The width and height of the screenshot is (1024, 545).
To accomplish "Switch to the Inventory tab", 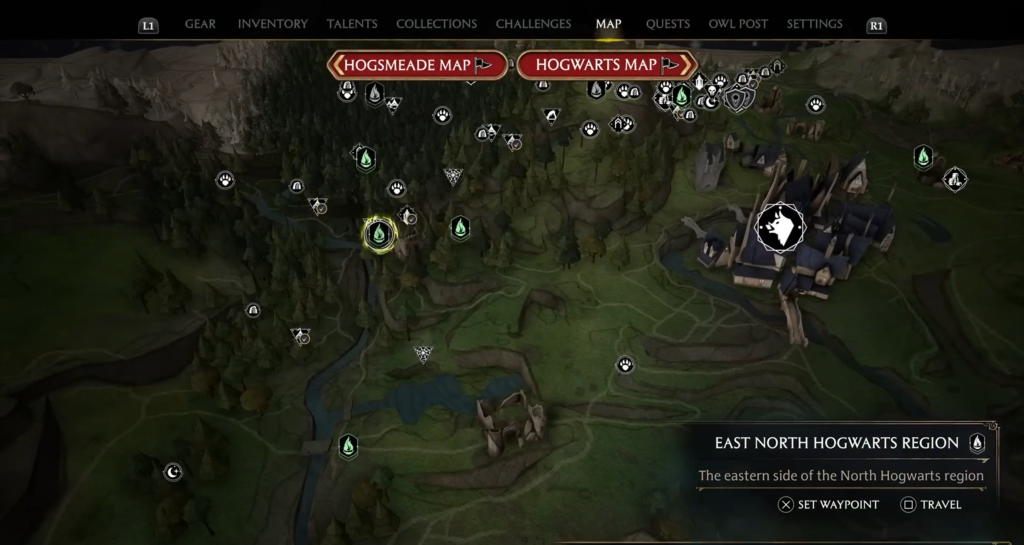I will [272, 24].
